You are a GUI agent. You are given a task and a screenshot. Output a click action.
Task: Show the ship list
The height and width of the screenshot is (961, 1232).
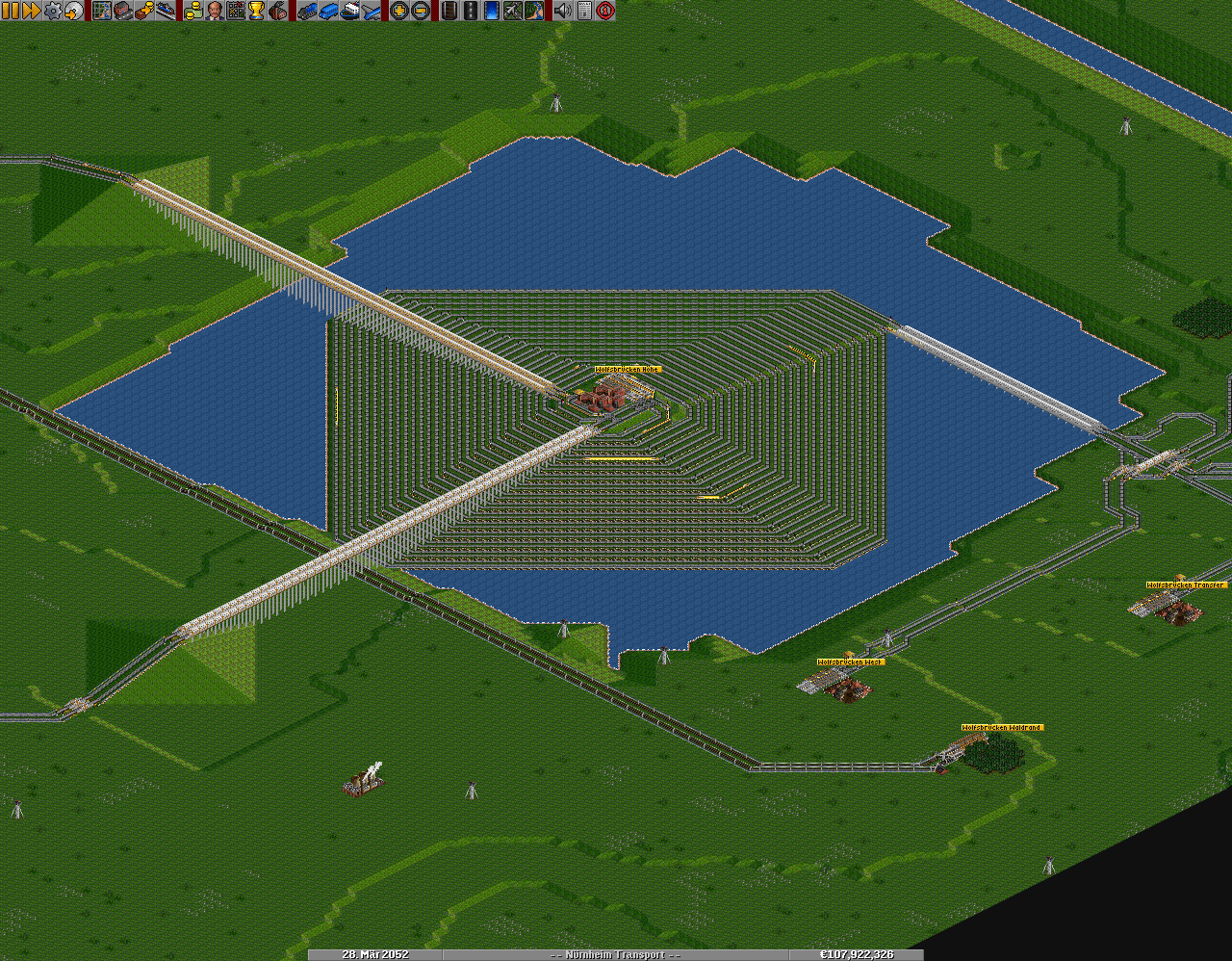point(348,11)
